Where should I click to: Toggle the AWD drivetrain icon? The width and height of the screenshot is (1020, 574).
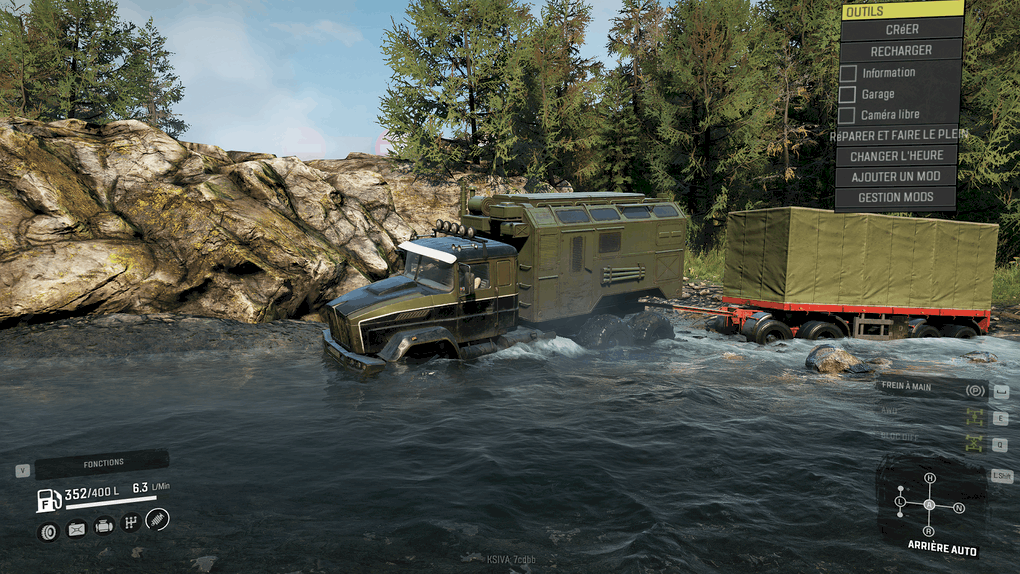click(974, 415)
